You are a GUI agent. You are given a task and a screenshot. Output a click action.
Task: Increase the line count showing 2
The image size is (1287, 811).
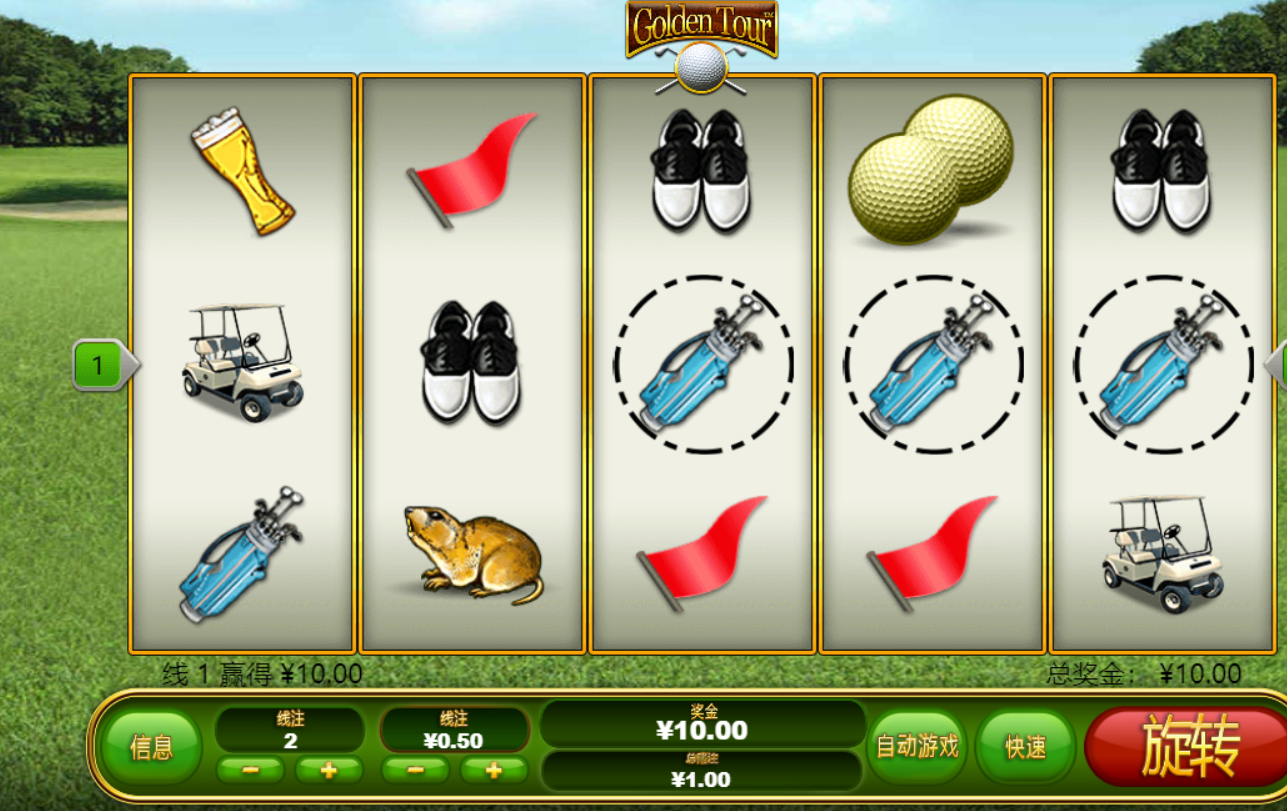(328, 770)
